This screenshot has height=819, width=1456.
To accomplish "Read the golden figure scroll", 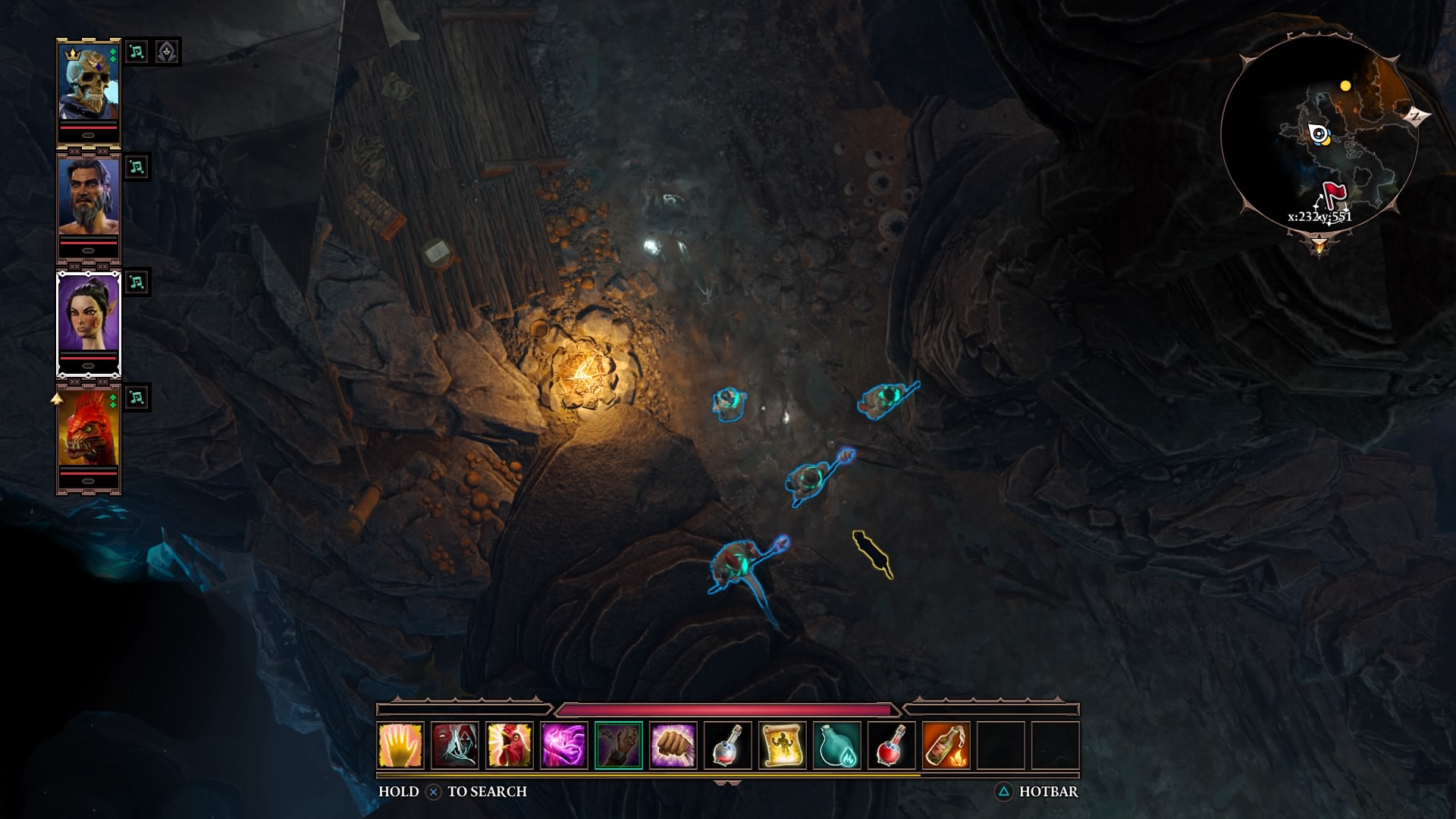I will [x=783, y=745].
